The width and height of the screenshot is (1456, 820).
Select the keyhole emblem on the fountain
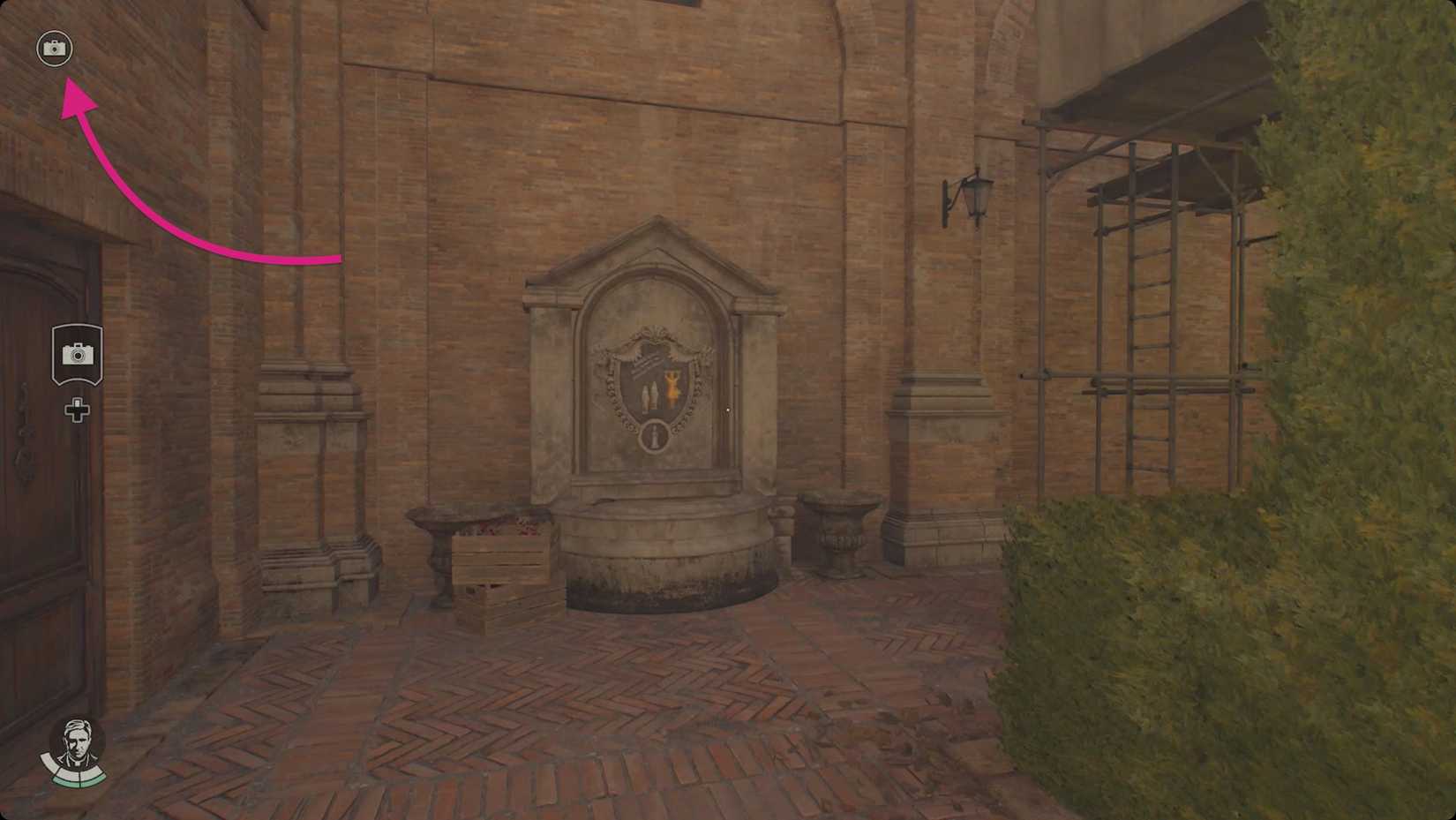pos(655,437)
